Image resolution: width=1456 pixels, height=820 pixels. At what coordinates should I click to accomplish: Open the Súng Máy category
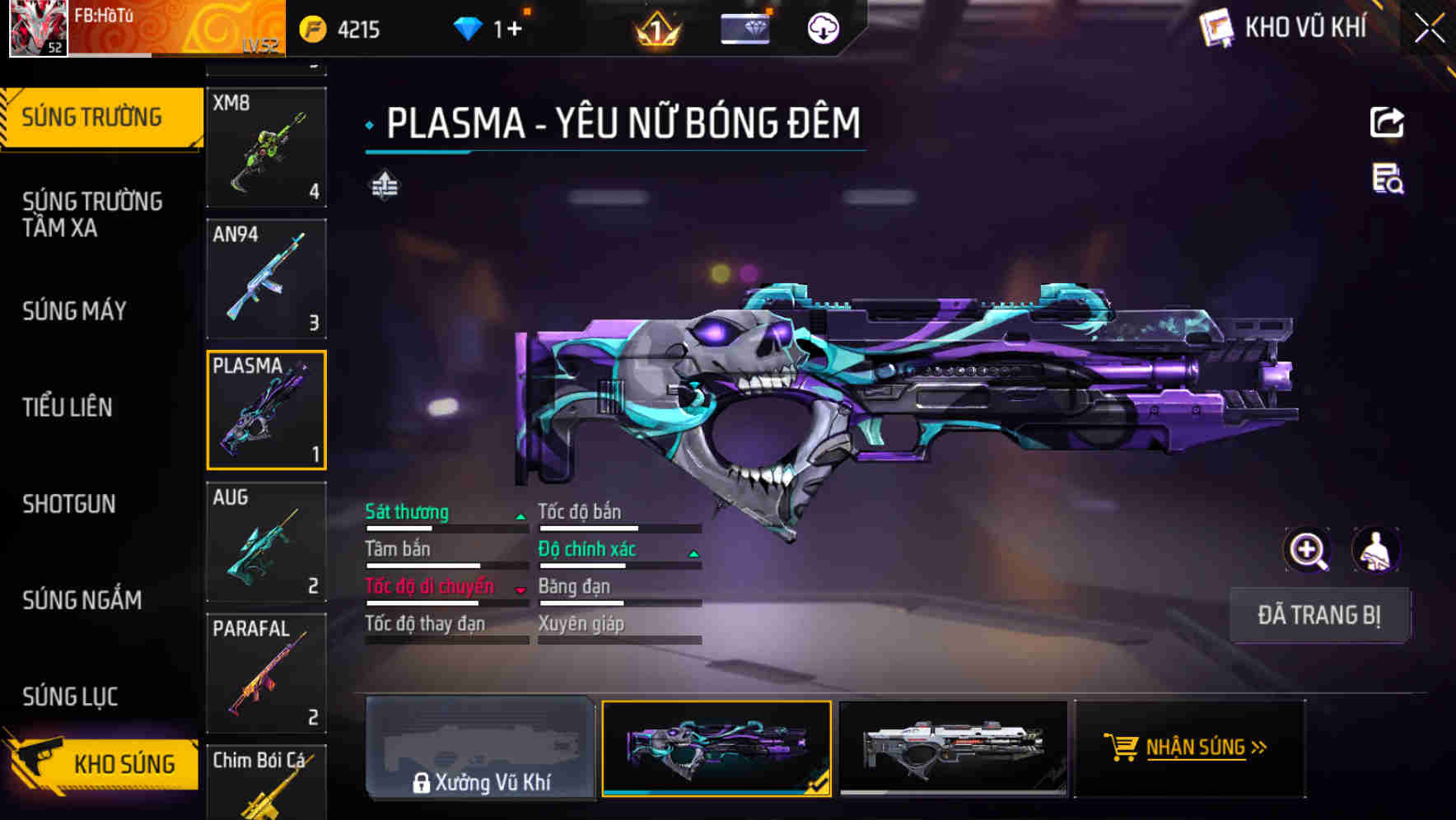coord(75,310)
